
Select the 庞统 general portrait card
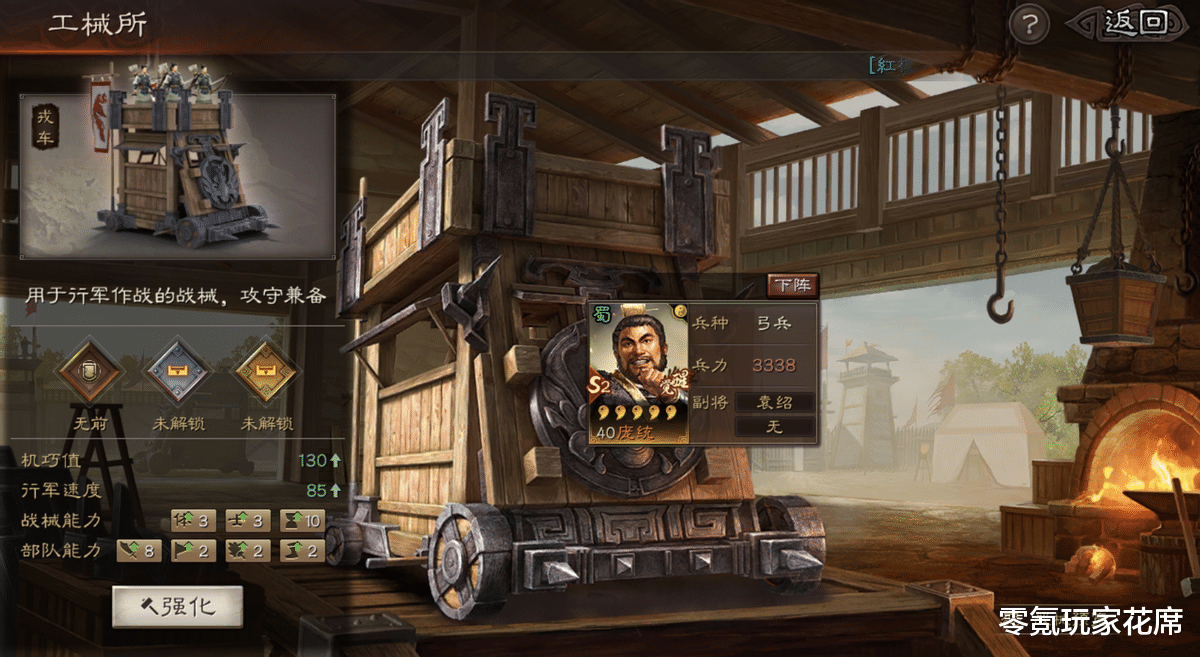coord(638,372)
